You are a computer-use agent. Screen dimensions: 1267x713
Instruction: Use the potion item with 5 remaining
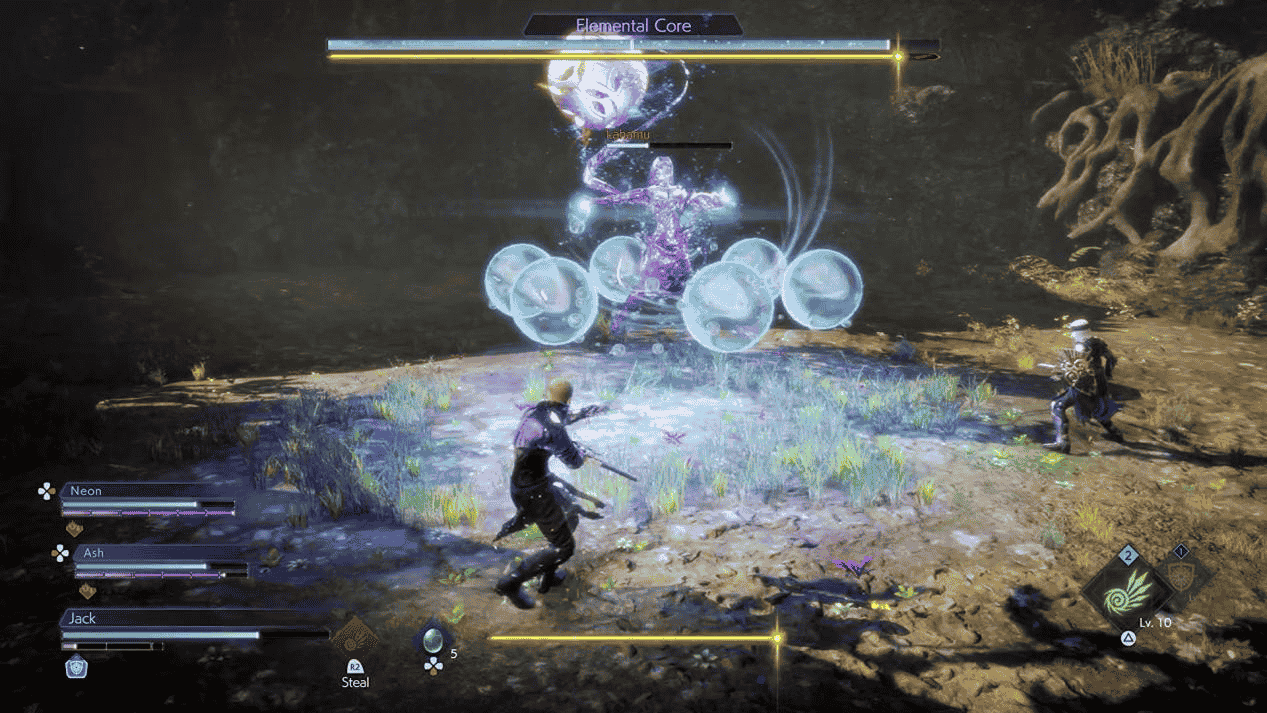point(433,641)
